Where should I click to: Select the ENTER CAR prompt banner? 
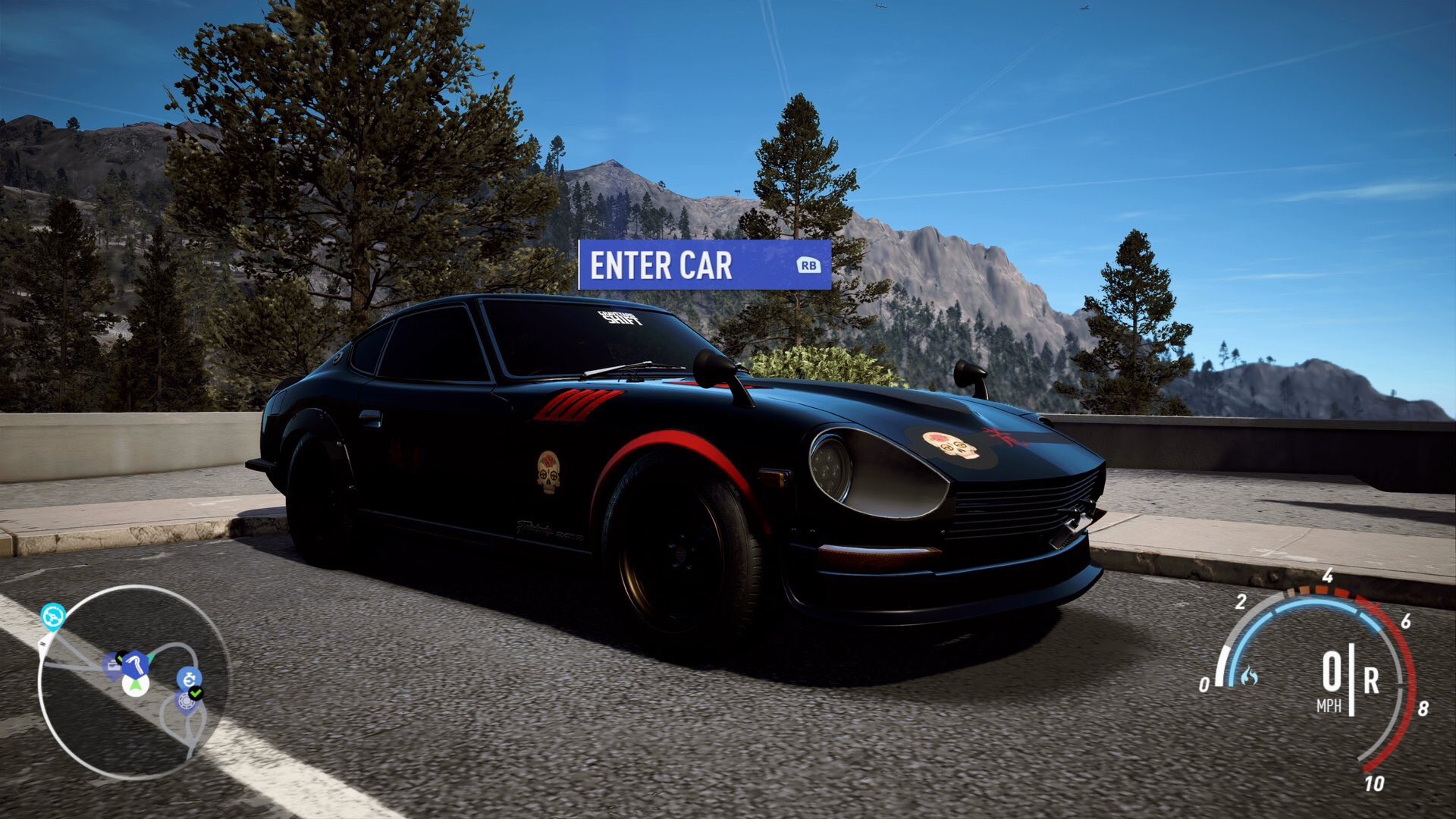click(704, 265)
